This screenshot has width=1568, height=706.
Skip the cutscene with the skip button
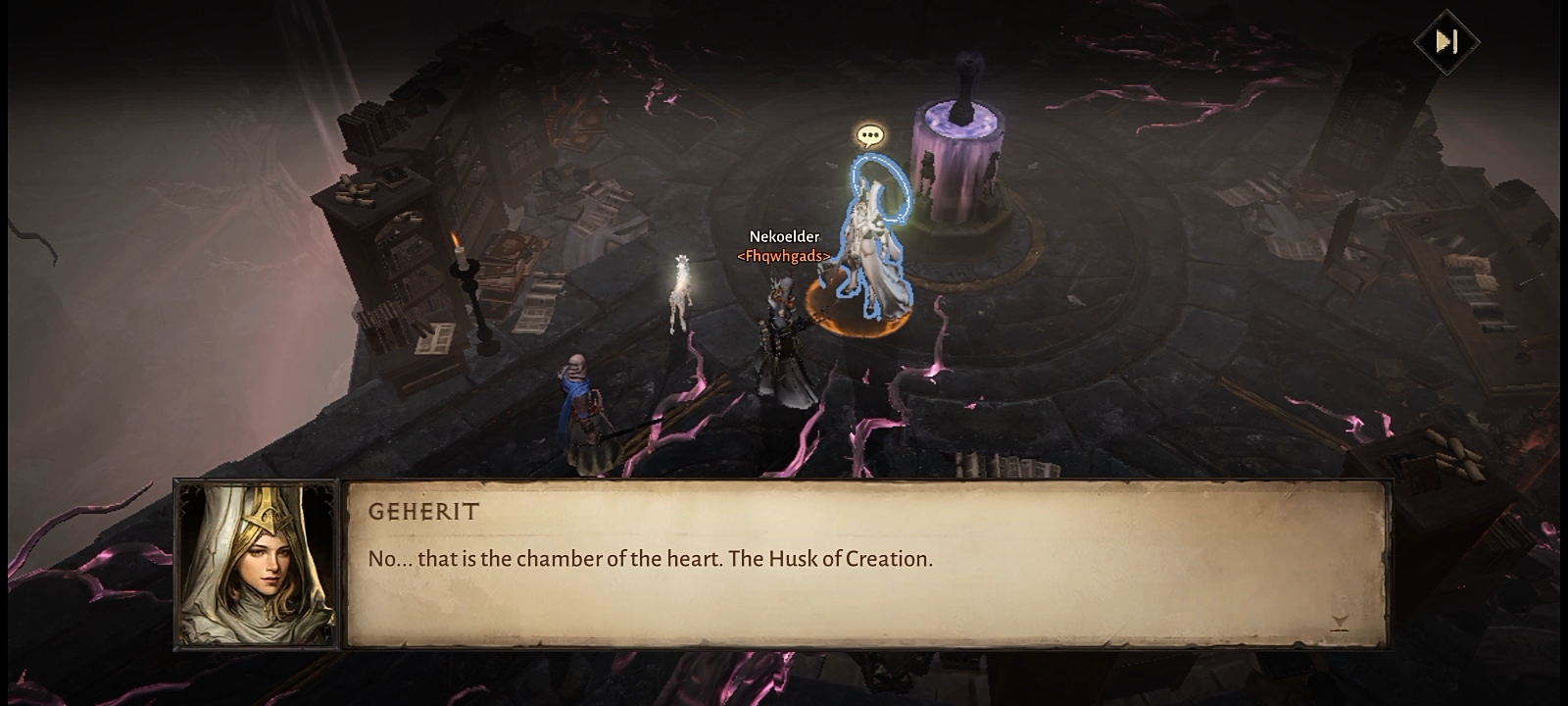tap(1445, 41)
